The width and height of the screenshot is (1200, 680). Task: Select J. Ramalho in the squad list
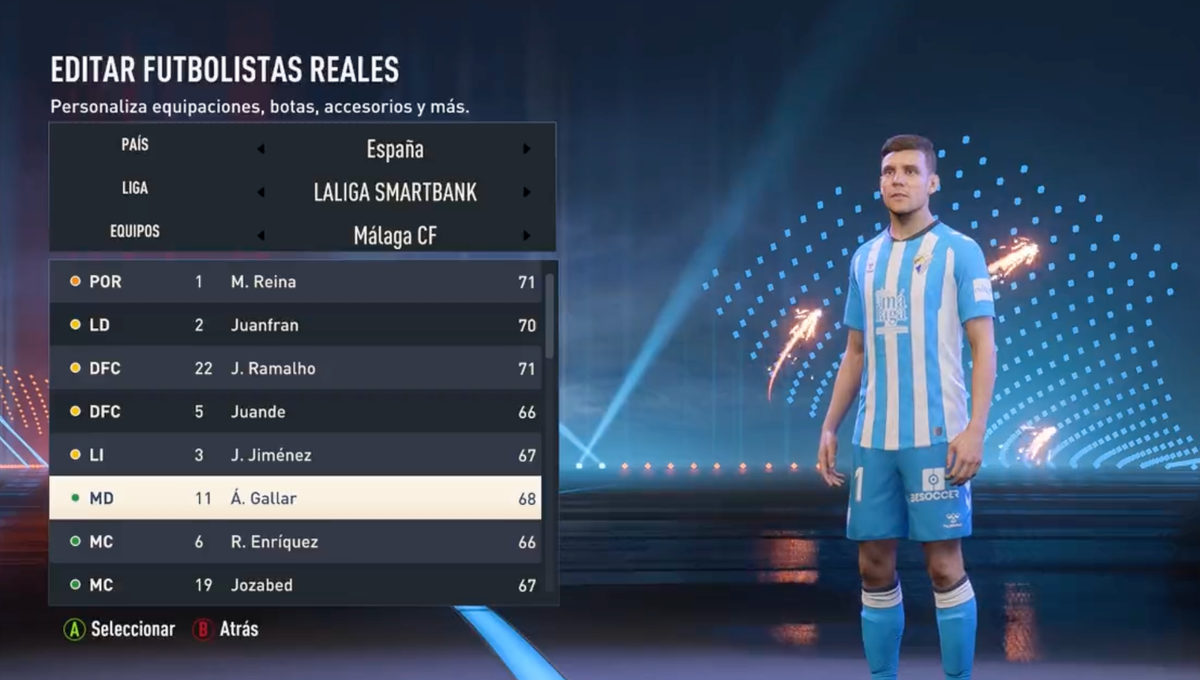point(295,368)
